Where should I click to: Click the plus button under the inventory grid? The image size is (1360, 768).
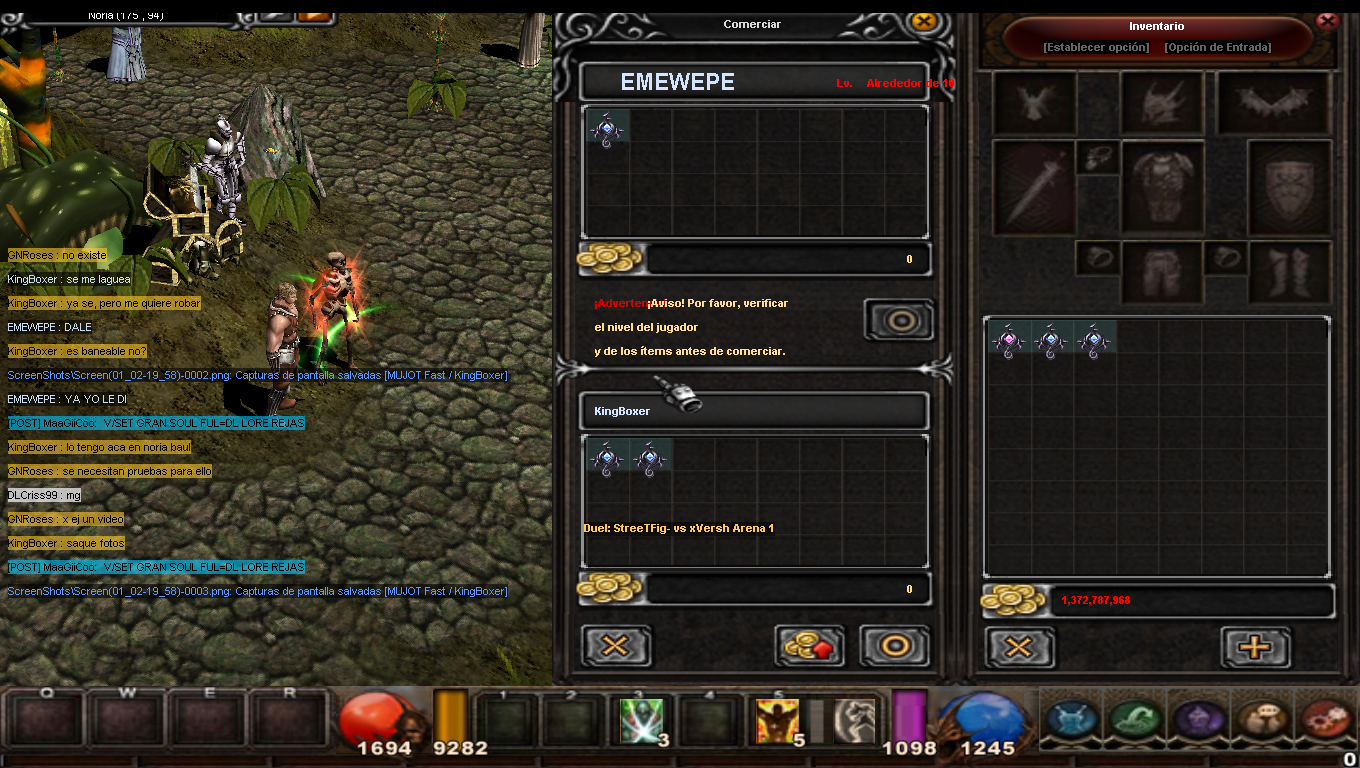pyautogui.click(x=1255, y=647)
